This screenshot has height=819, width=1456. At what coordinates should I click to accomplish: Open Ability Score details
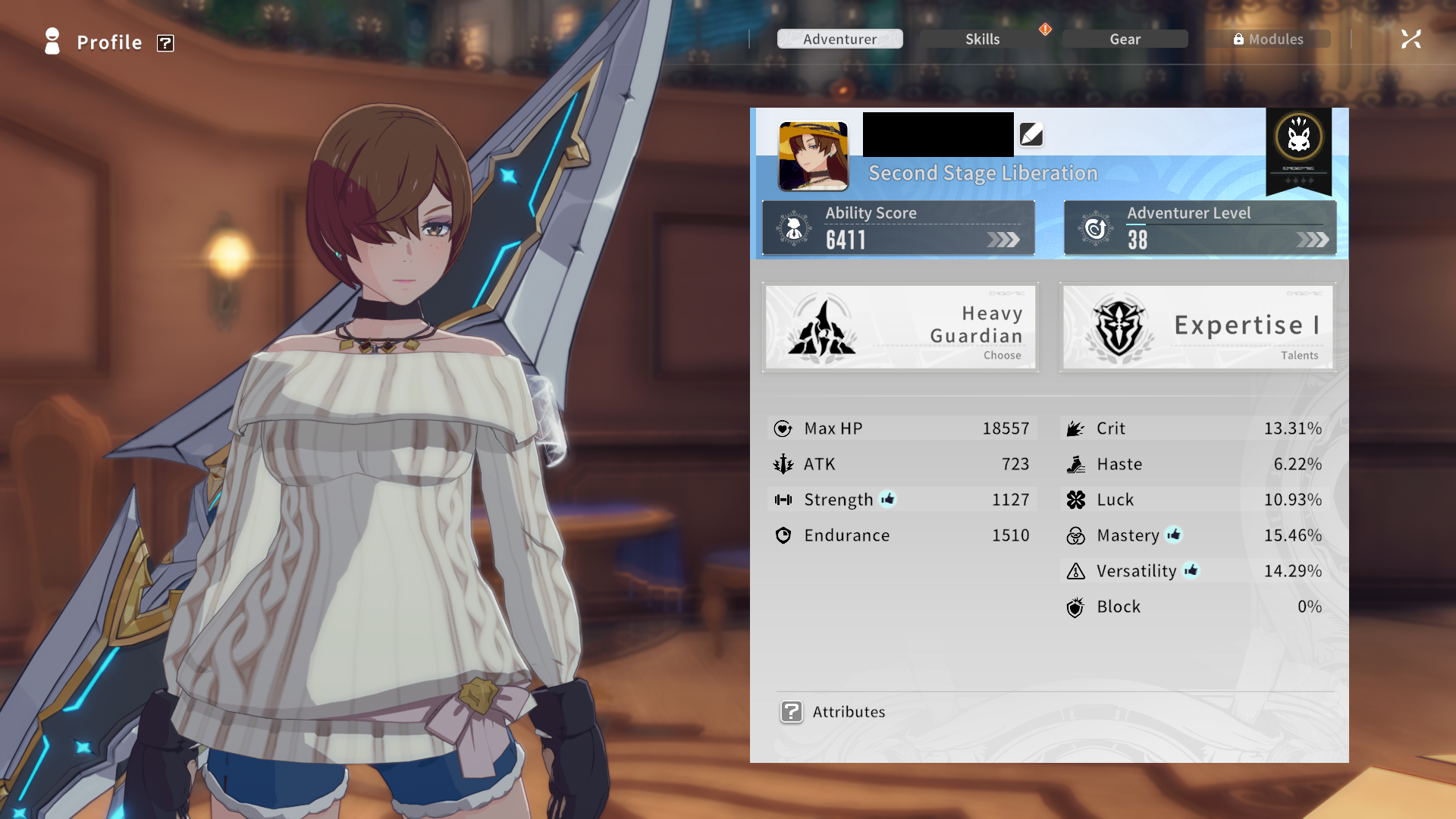(x=899, y=227)
